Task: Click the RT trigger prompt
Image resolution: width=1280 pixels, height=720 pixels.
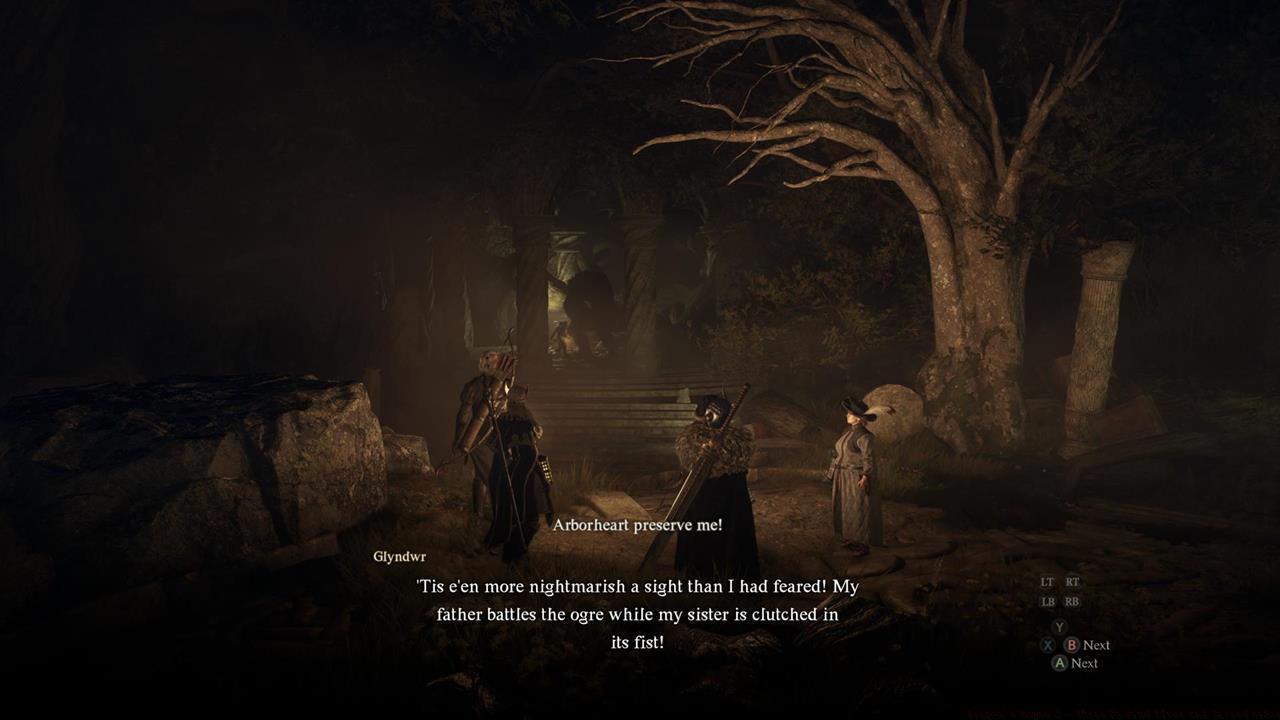Action: click(1072, 582)
